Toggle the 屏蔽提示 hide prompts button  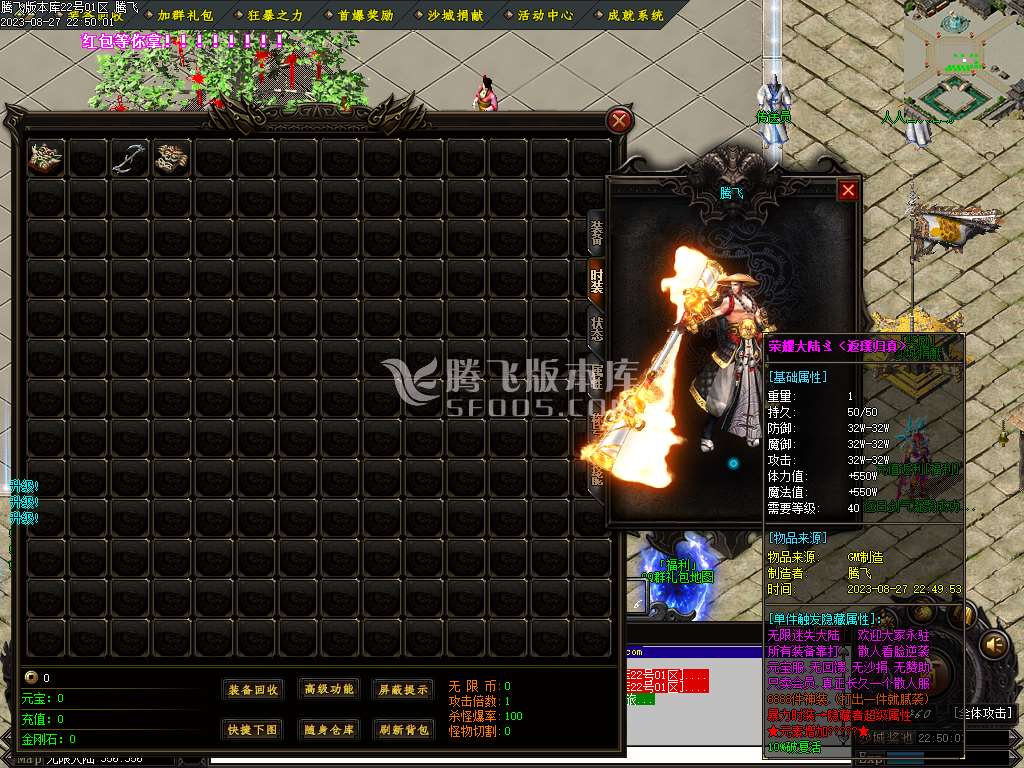coord(403,689)
